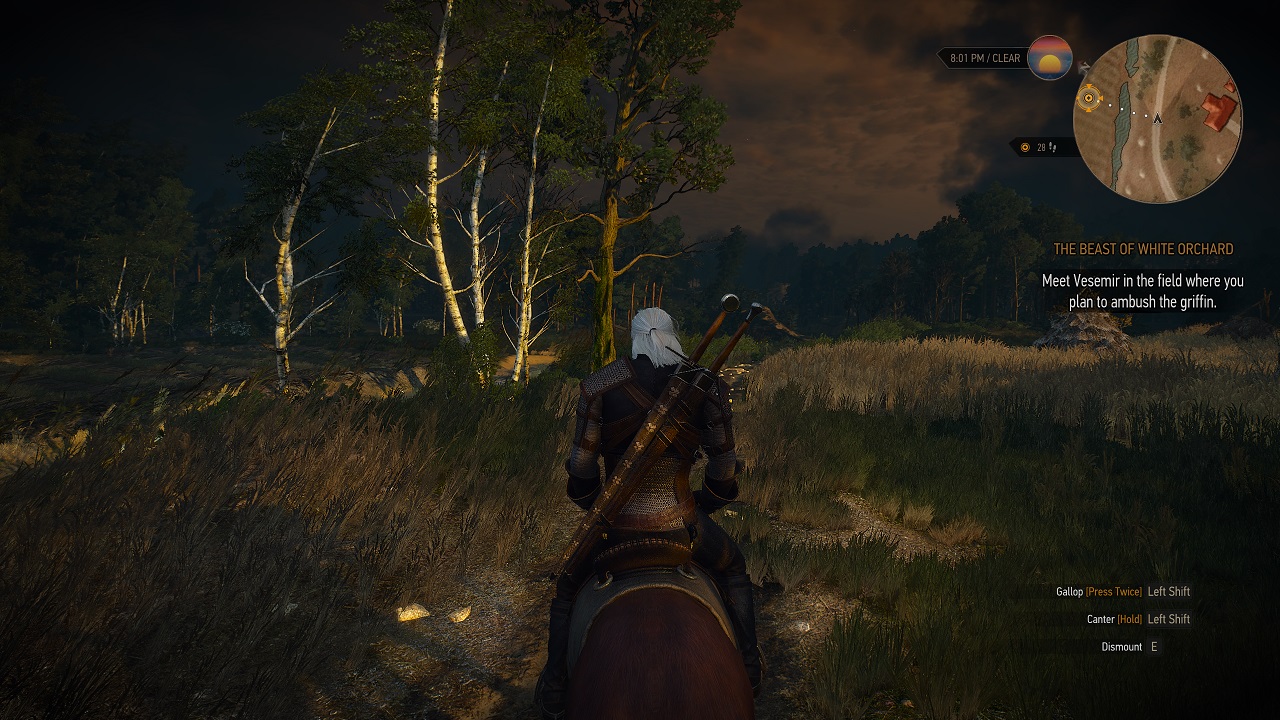
Task: Open the circular minimap
Action: click(x=1157, y=118)
